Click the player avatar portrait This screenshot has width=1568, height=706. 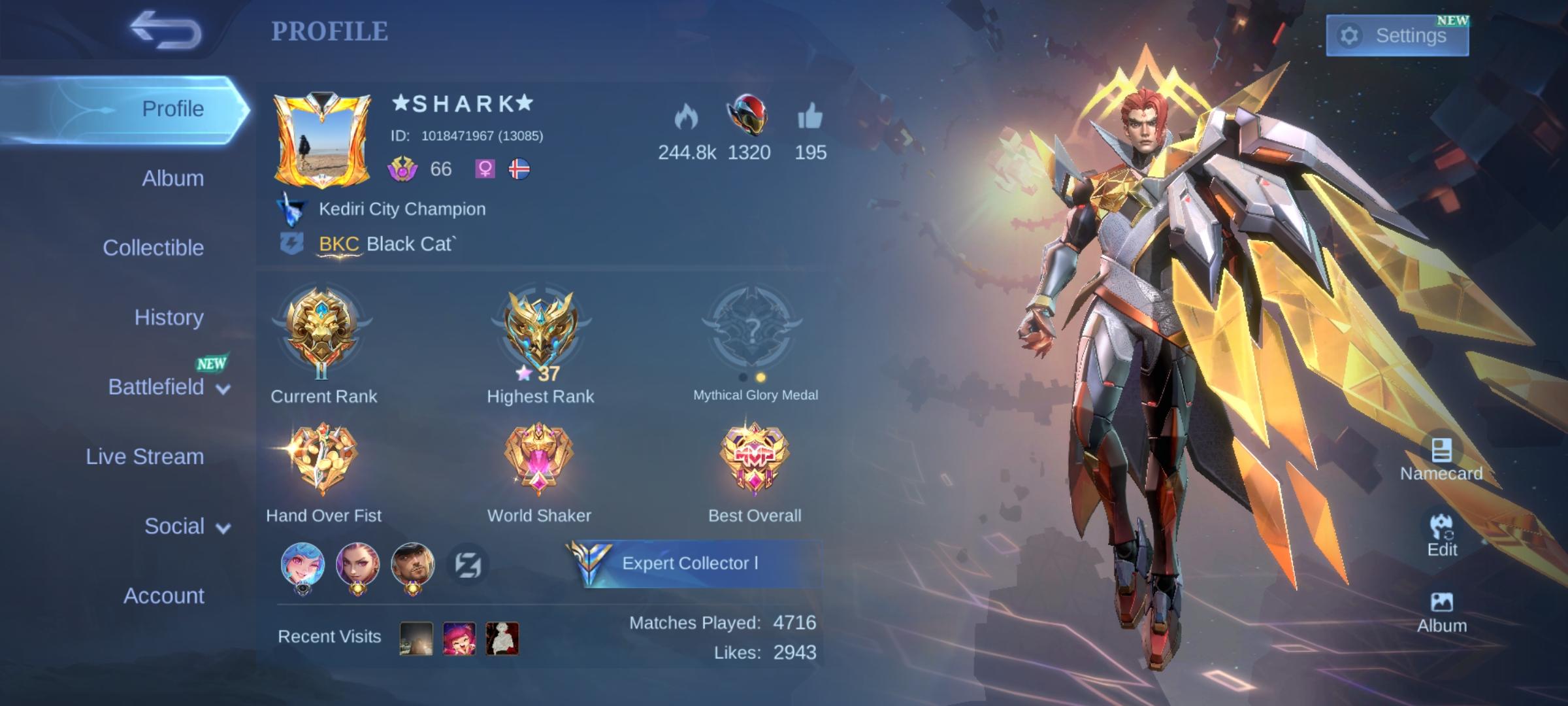[322, 141]
